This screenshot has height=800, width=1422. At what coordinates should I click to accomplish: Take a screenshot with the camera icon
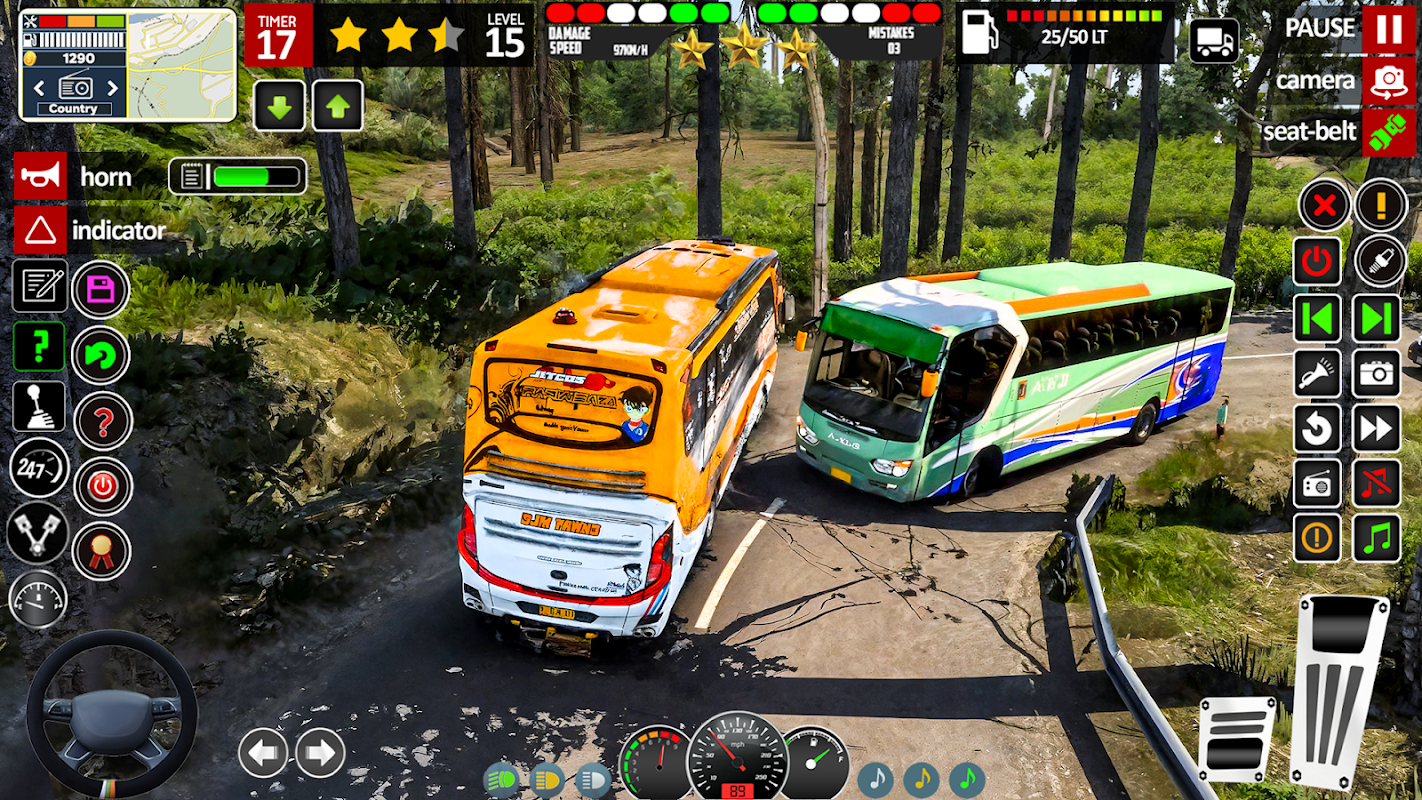tap(1377, 374)
